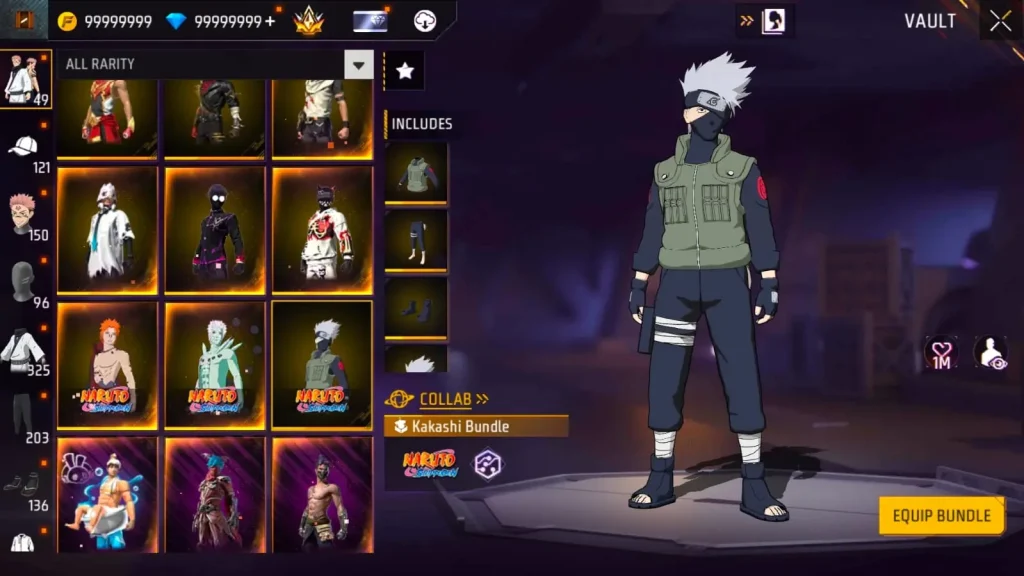
Task: Switch to the hats category tab
Action: 25,151
